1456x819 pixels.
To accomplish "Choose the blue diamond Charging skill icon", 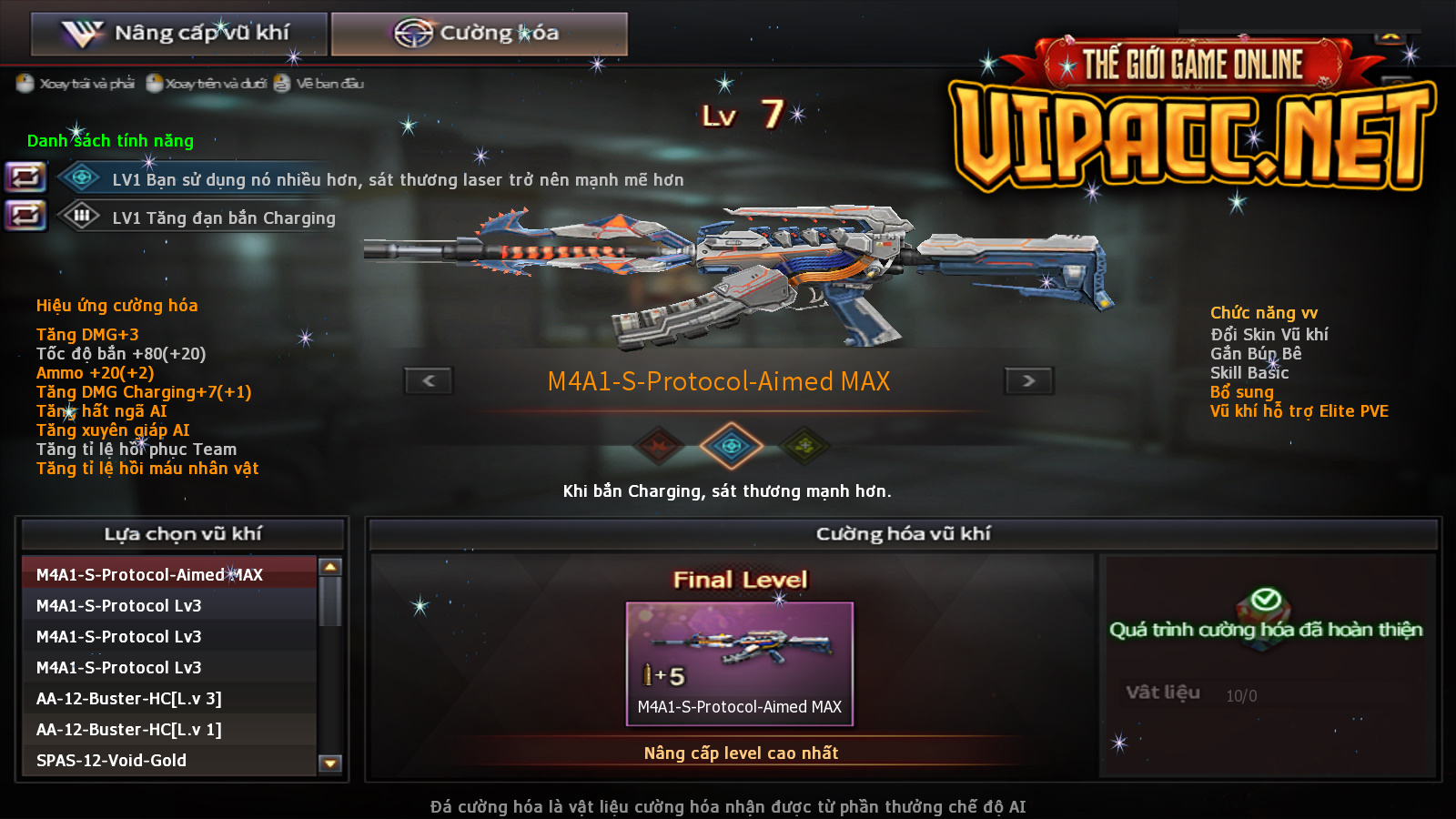I will tap(731, 445).
